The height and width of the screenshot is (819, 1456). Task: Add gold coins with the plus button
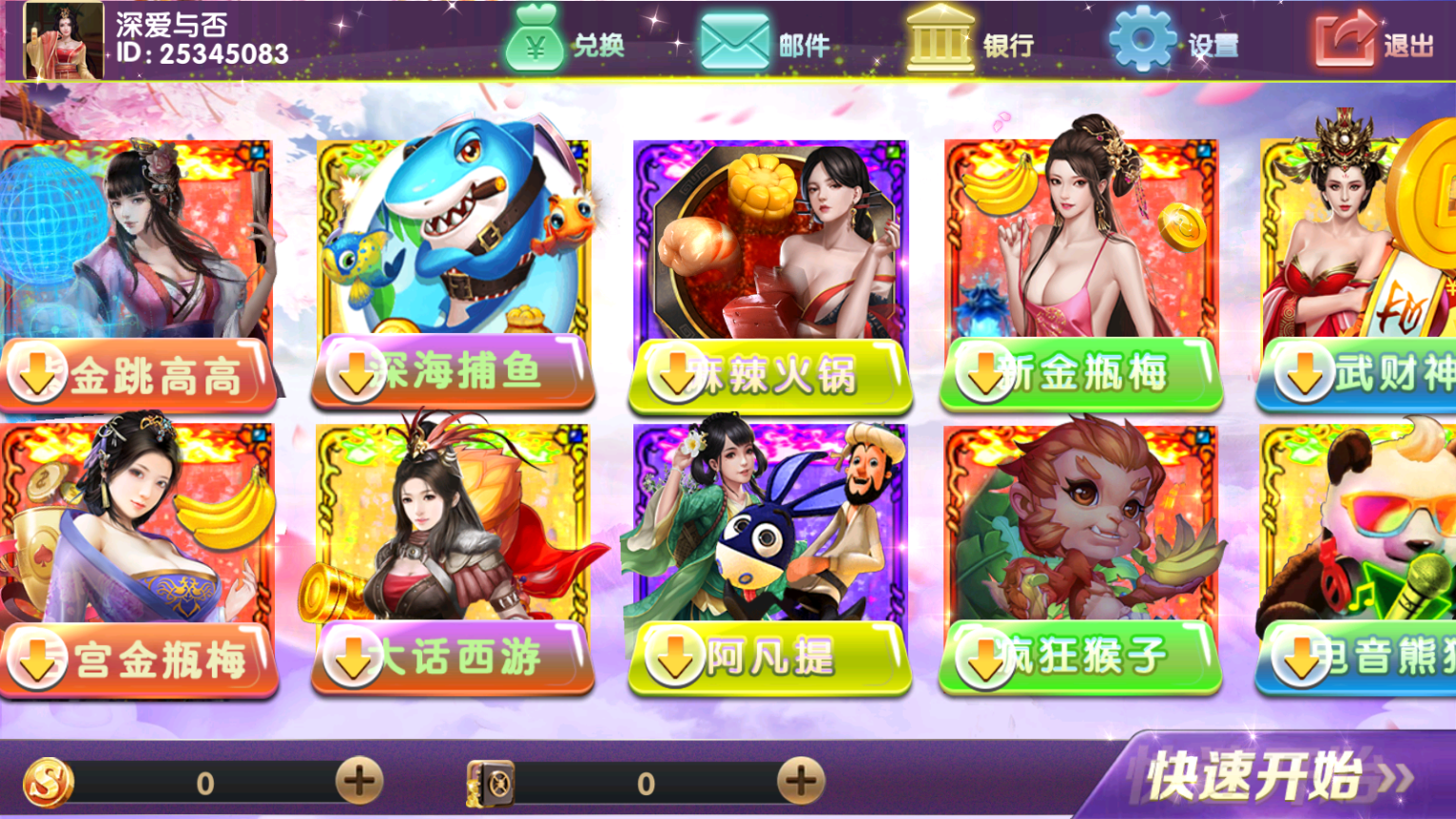click(359, 782)
